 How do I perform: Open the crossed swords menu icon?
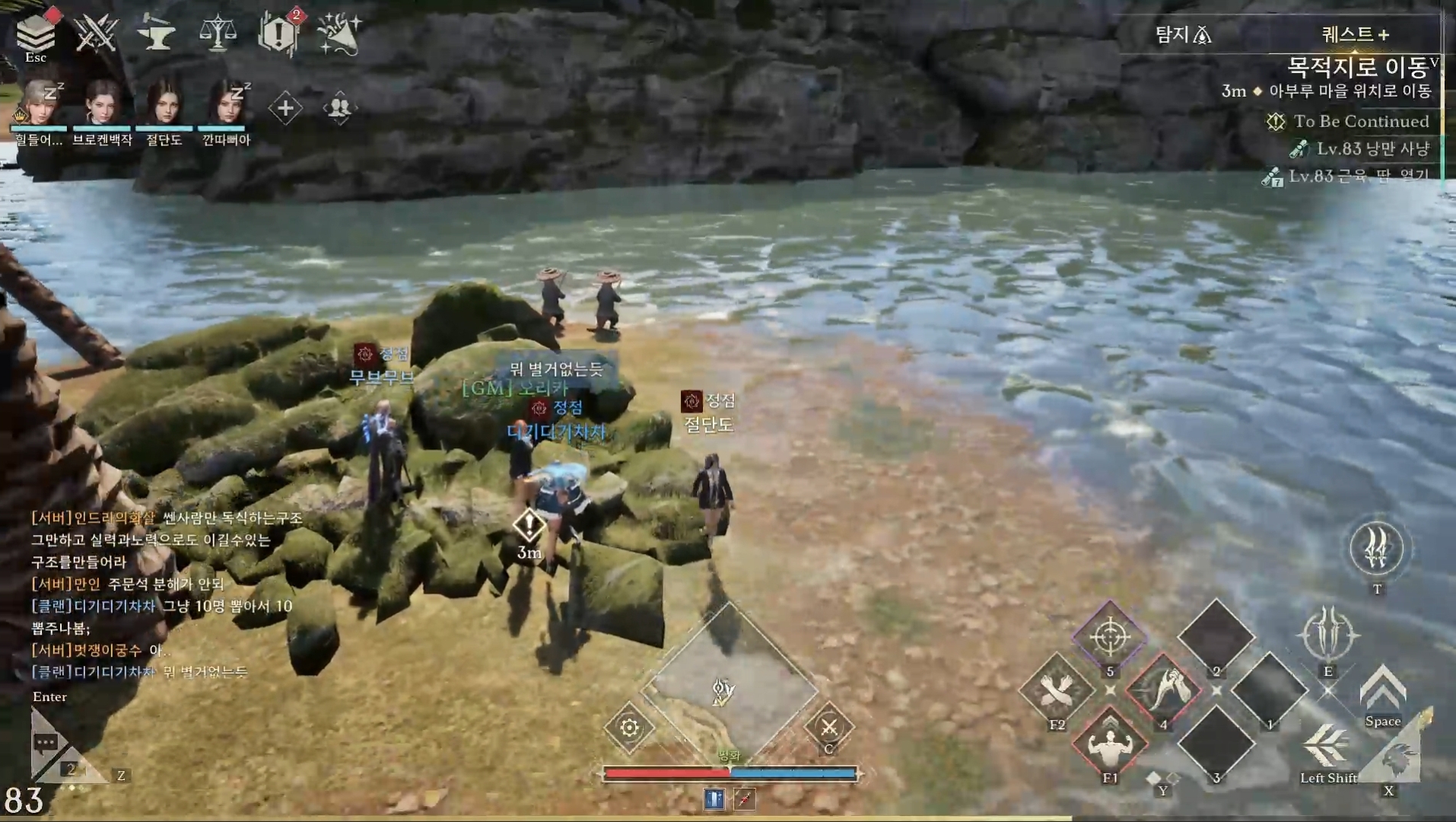tap(96, 33)
